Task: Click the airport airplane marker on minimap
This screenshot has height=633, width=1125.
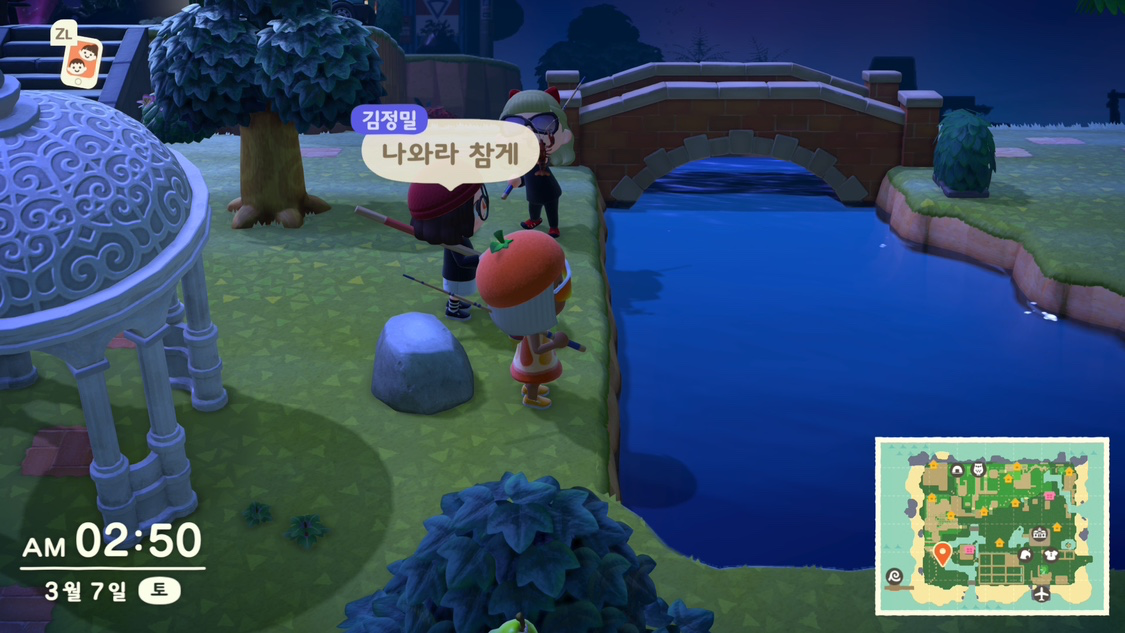Action: [1042, 594]
